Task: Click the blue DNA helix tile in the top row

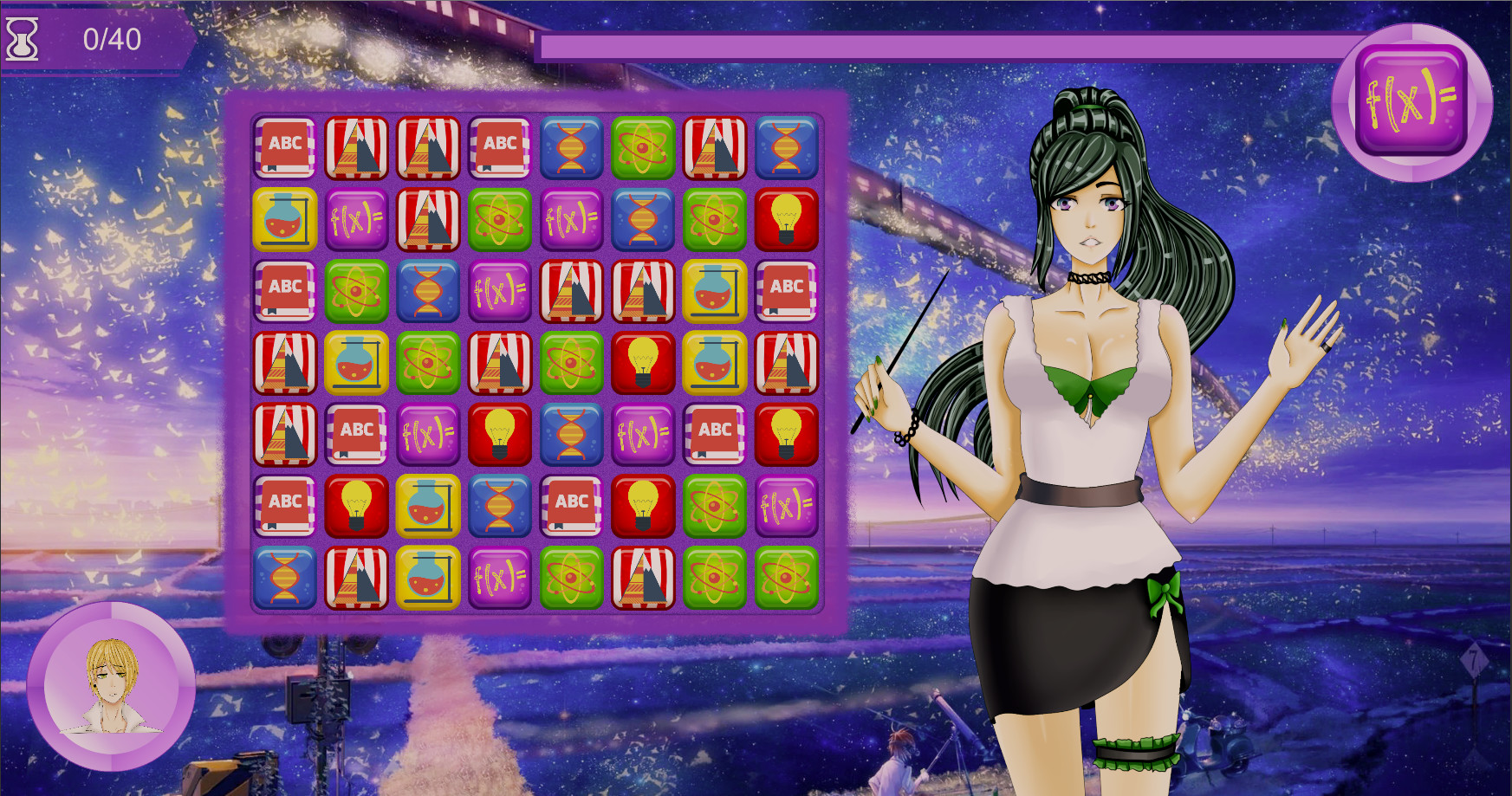Action: (x=572, y=147)
